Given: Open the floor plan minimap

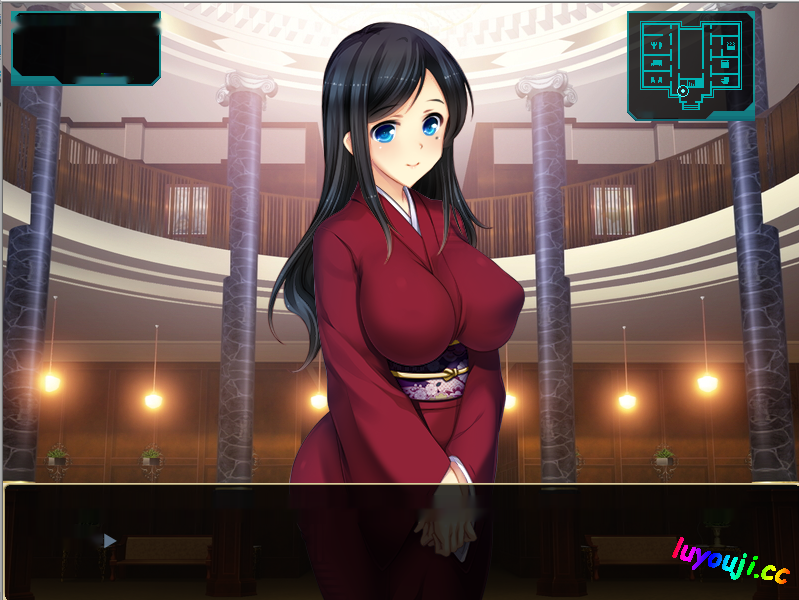Looking at the screenshot, I should (691, 66).
